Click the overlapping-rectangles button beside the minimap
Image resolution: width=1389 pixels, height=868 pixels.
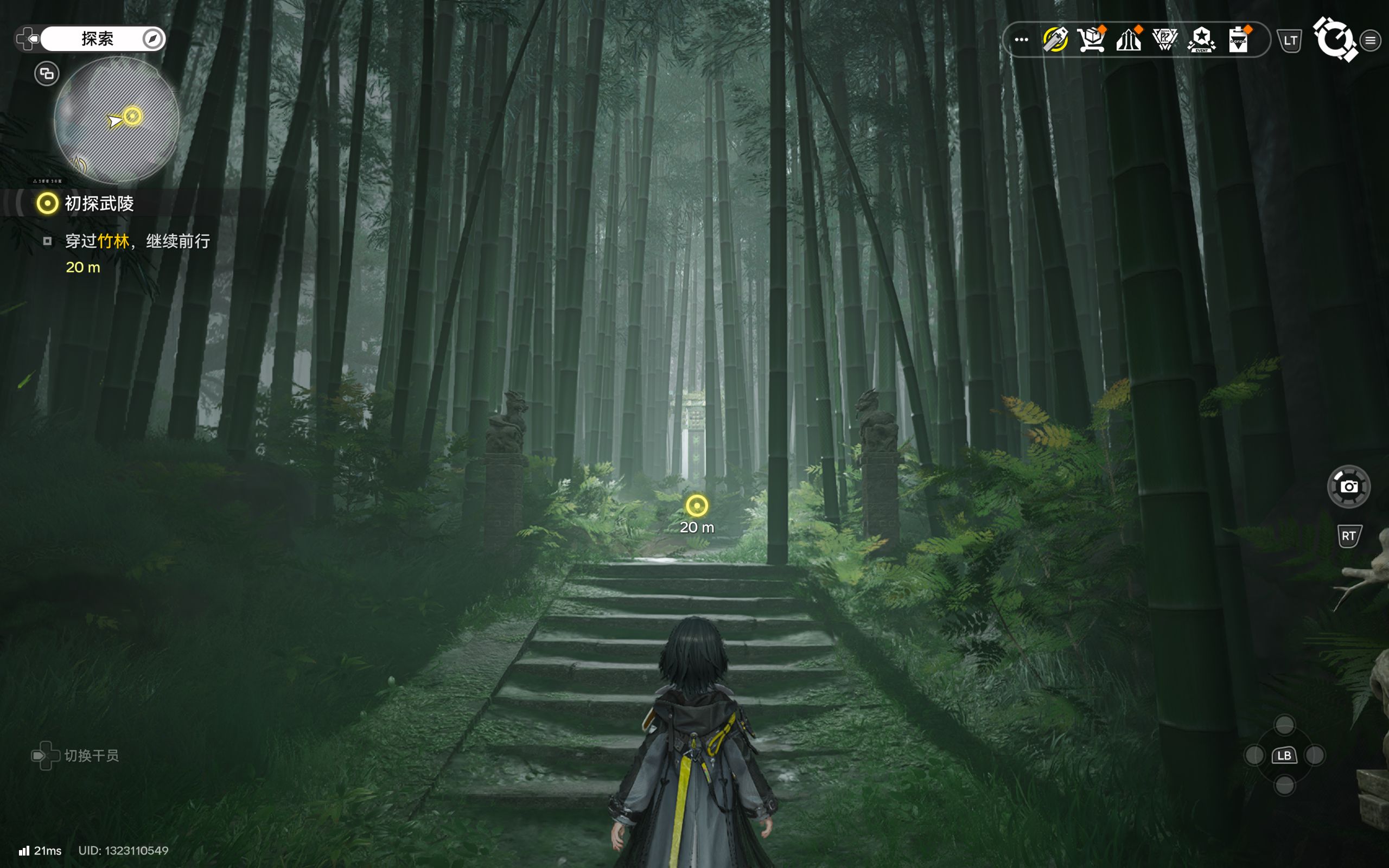(47, 73)
